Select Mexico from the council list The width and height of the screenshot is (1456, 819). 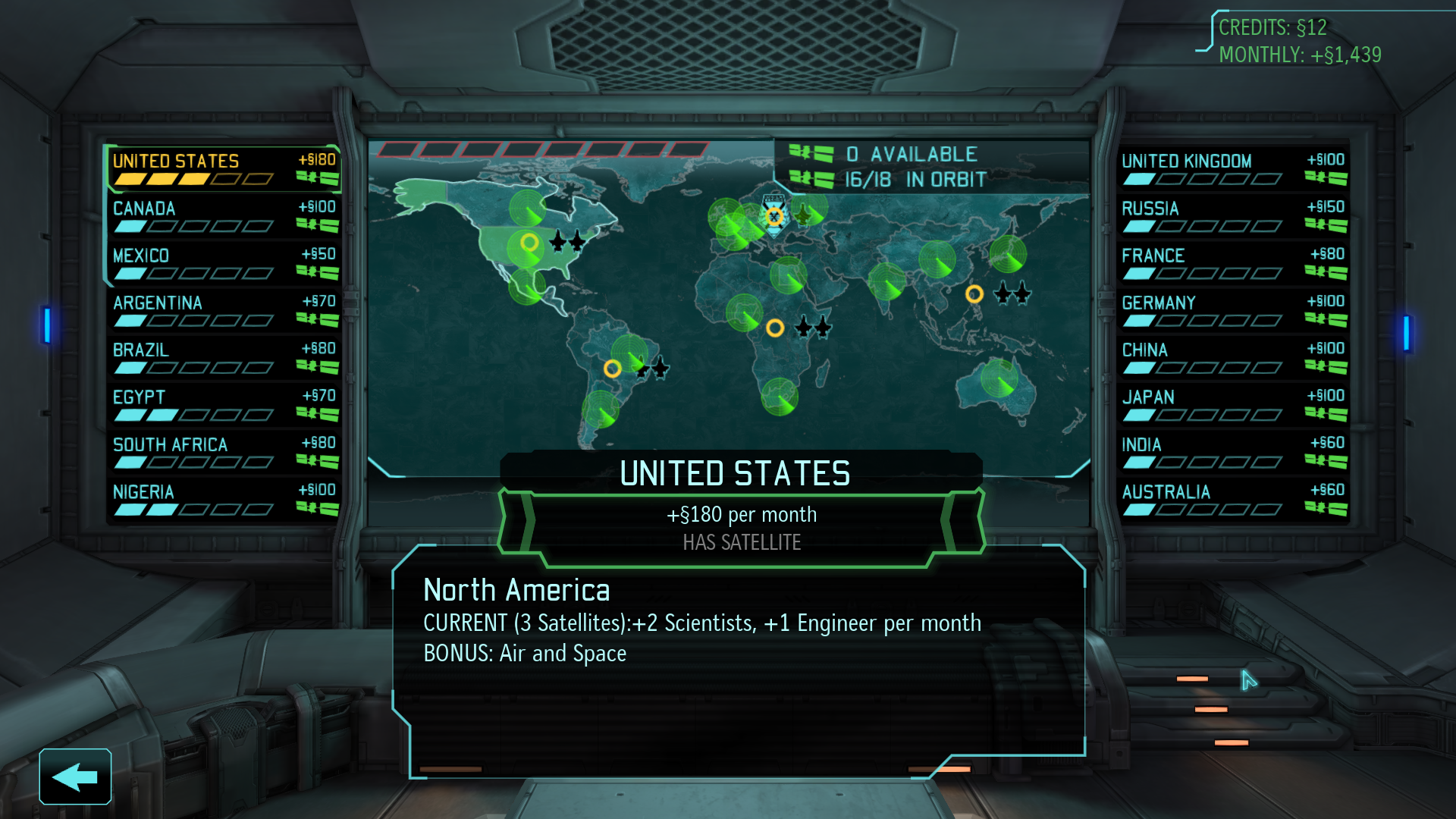[224, 263]
